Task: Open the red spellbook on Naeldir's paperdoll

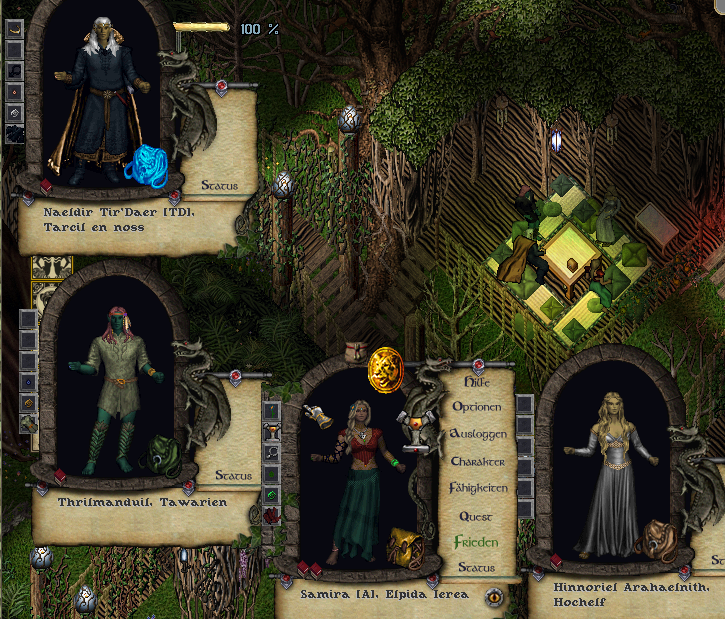Action: pyautogui.click(x=46, y=187)
